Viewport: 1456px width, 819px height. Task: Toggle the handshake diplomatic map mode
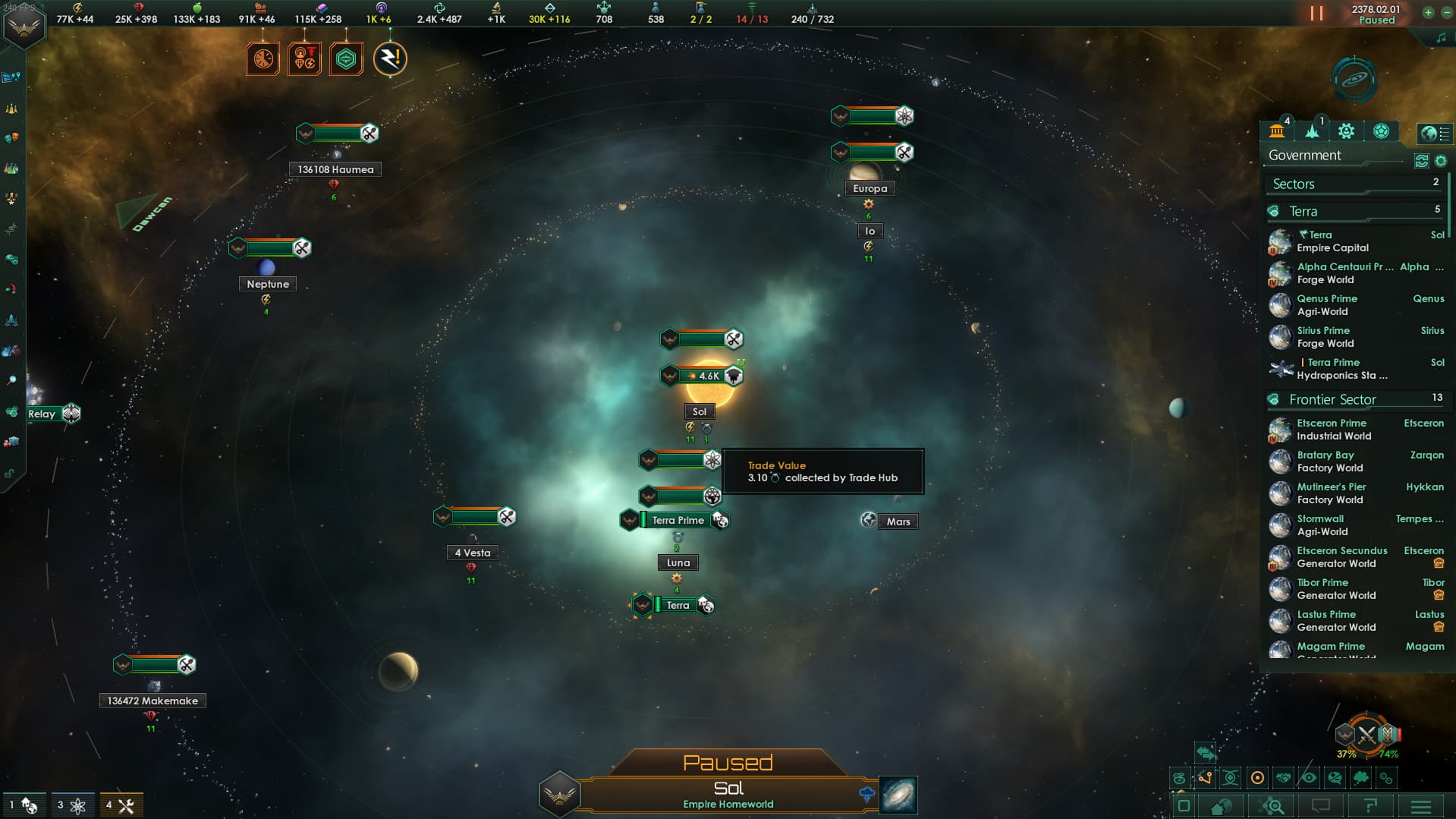[x=1283, y=778]
